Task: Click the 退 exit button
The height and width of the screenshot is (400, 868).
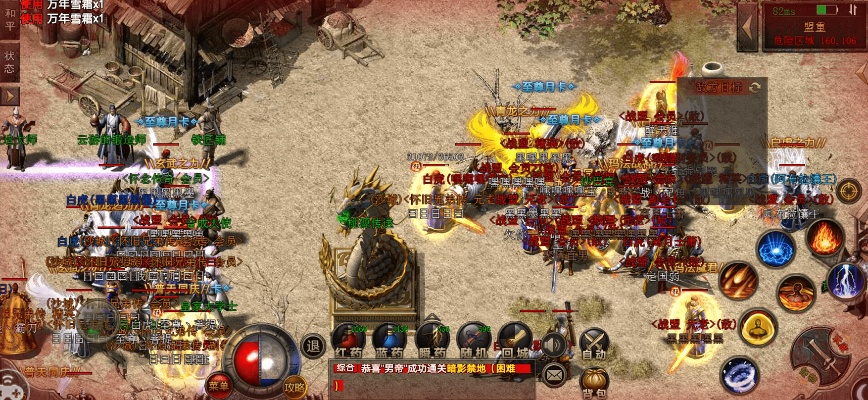Action: click(313, 345)
